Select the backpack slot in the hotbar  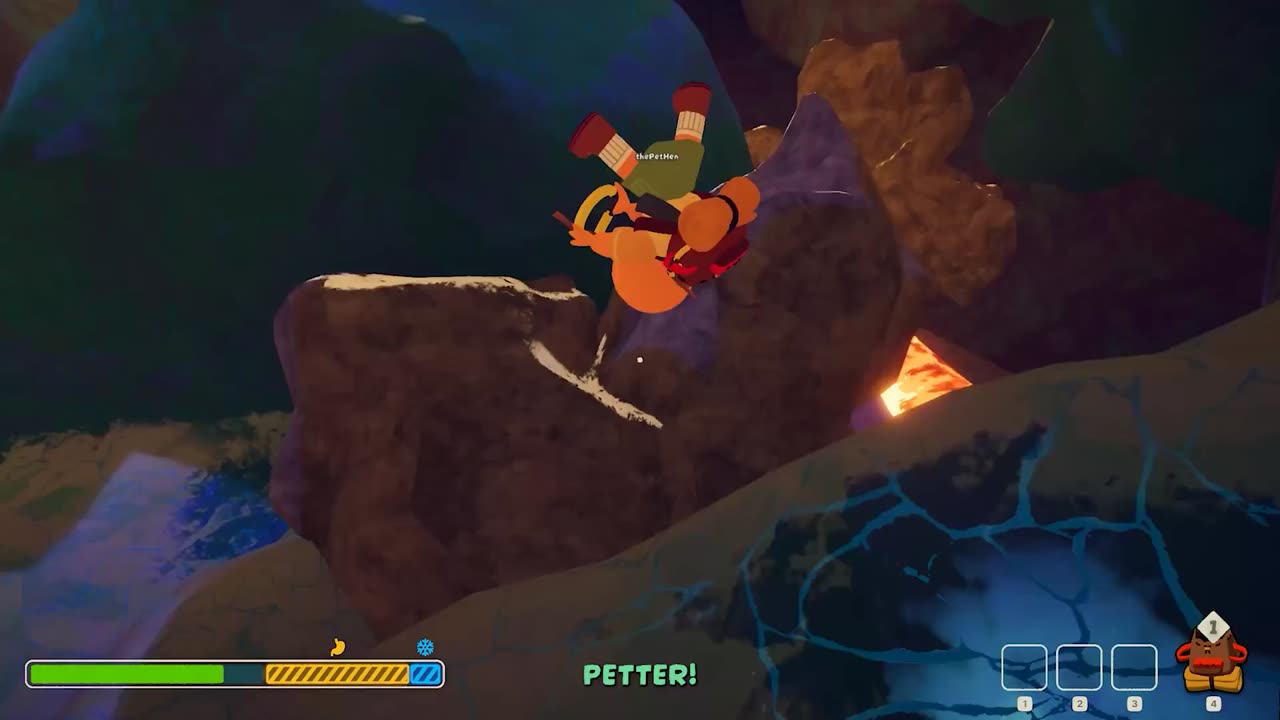[1212, 660]
